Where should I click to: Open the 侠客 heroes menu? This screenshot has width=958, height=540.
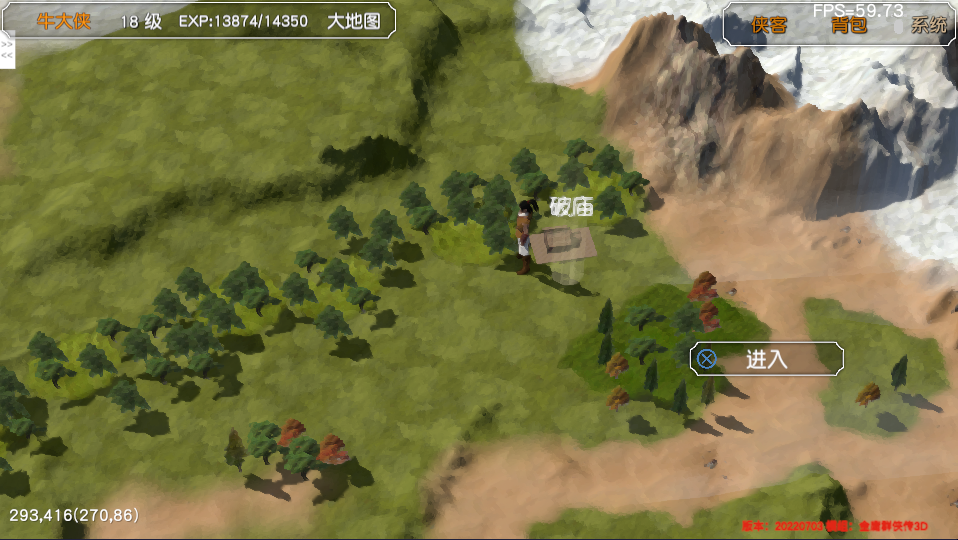click(769, 26)
